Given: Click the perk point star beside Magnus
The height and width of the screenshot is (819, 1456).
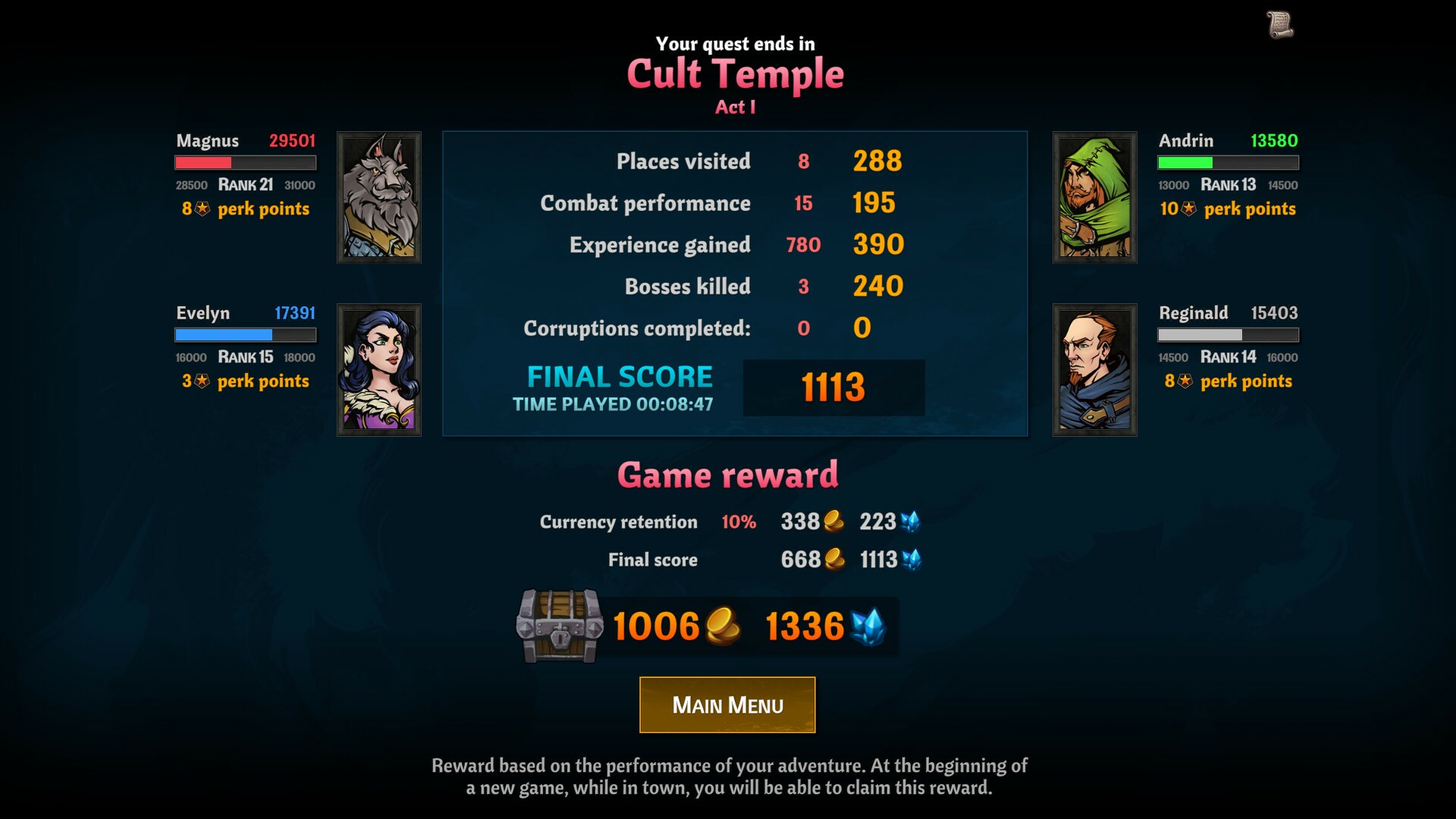Looking at the screenshot, I should coord(200,209).
